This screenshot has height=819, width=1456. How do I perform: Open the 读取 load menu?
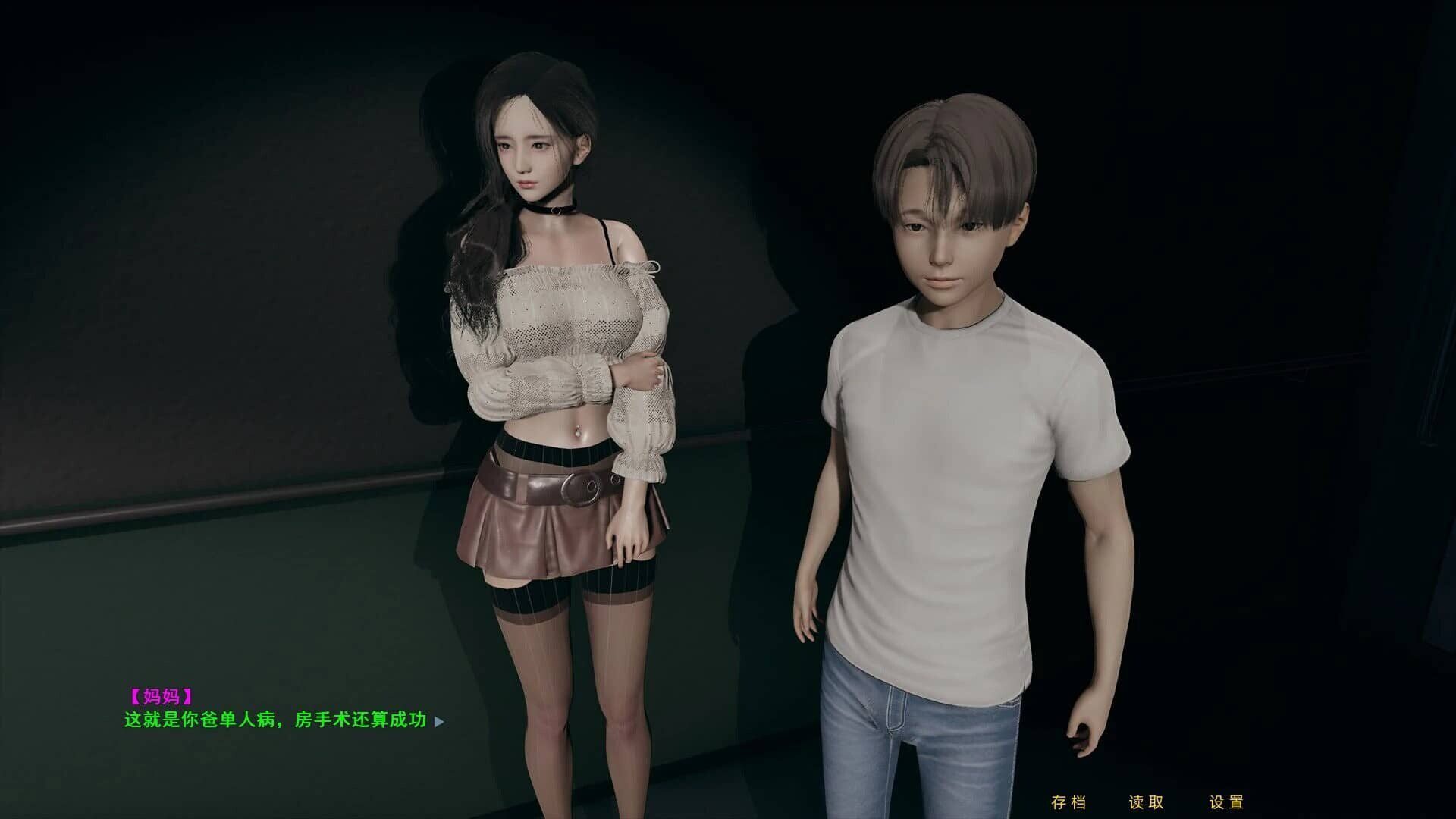point(1146,802)
